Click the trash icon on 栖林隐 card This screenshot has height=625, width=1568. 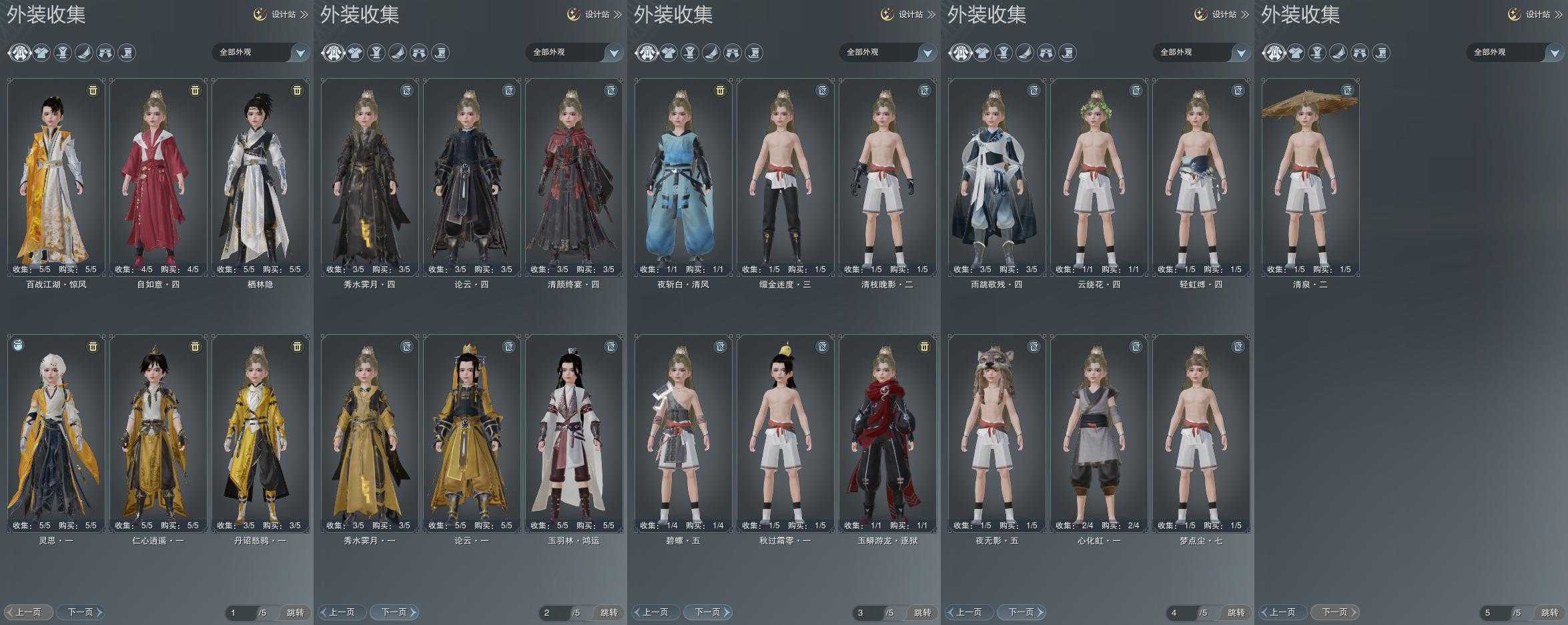tap(297, 90)
